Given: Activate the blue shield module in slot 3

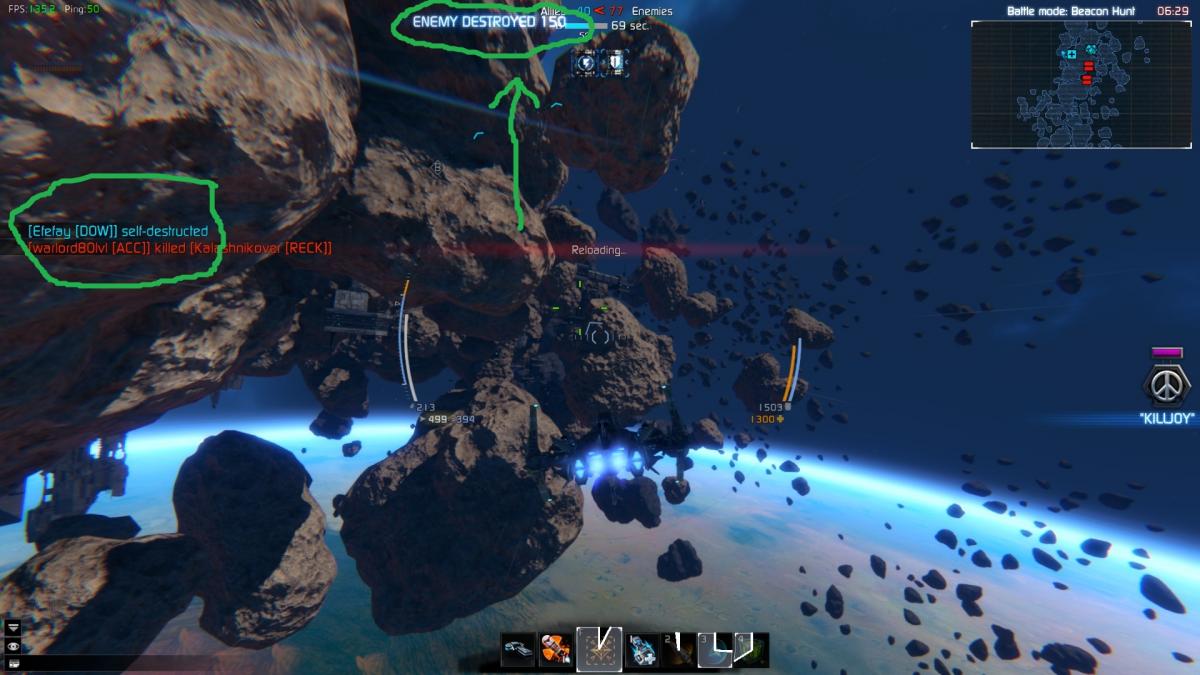Looking at the screenshot, I should (714, 650).
